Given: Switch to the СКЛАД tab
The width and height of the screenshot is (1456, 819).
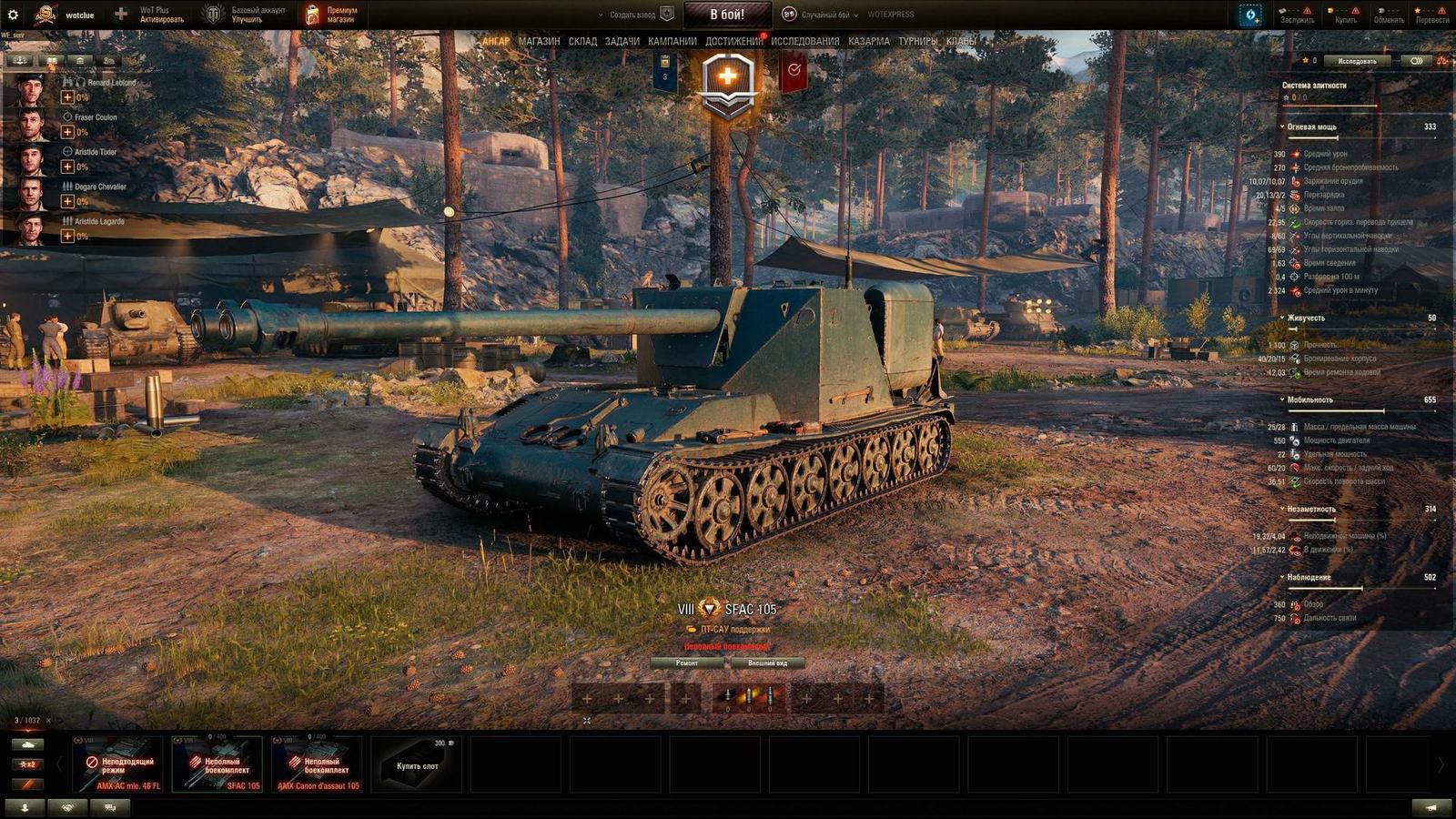Looking at the screenshot, I should point(582,41).
